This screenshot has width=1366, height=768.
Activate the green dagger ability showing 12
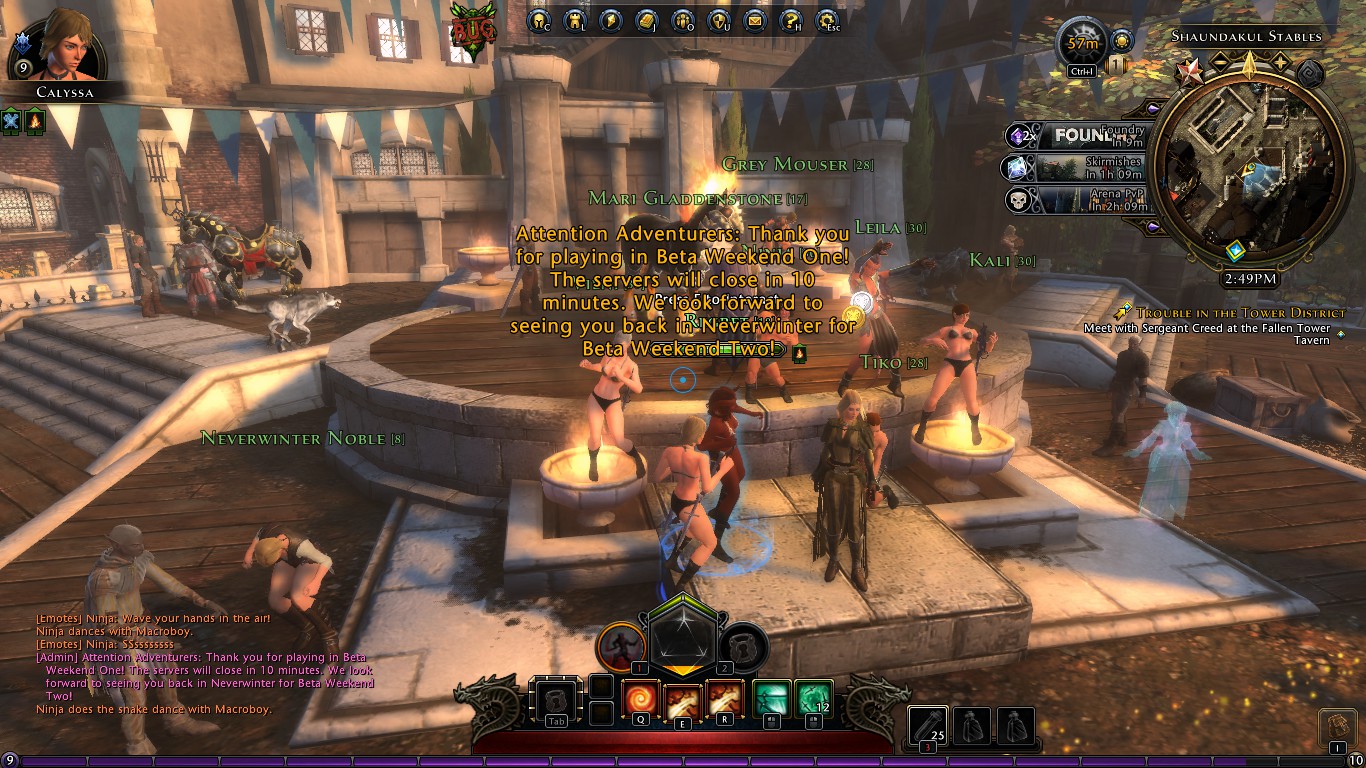pyautogui.click(x=814, y=699)
